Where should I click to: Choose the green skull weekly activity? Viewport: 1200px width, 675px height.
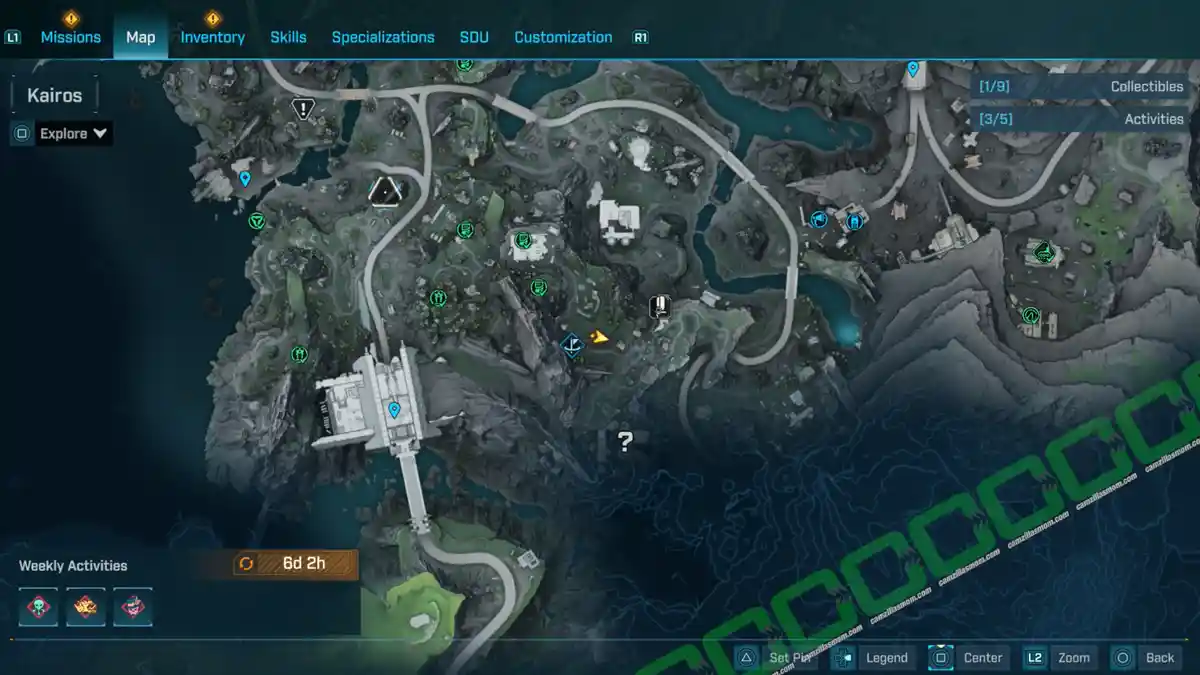pos(39,606)
